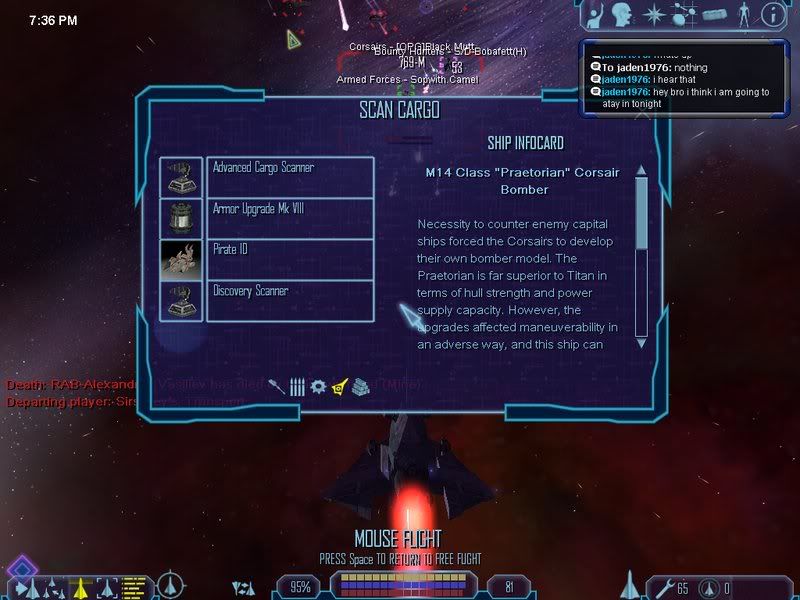Pick the Discovery Scanner item row

pos(290,300)
